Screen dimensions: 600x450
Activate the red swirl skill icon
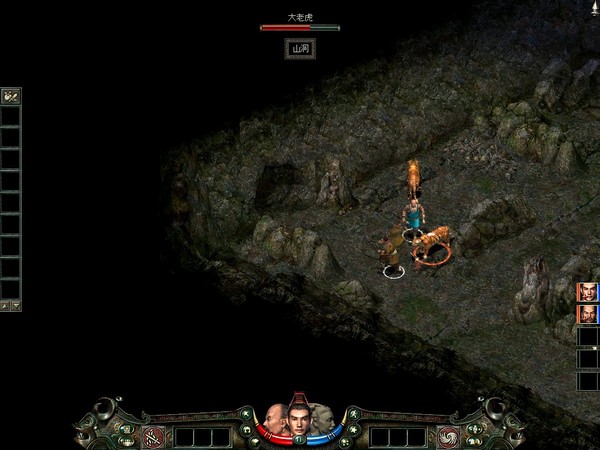447,435
